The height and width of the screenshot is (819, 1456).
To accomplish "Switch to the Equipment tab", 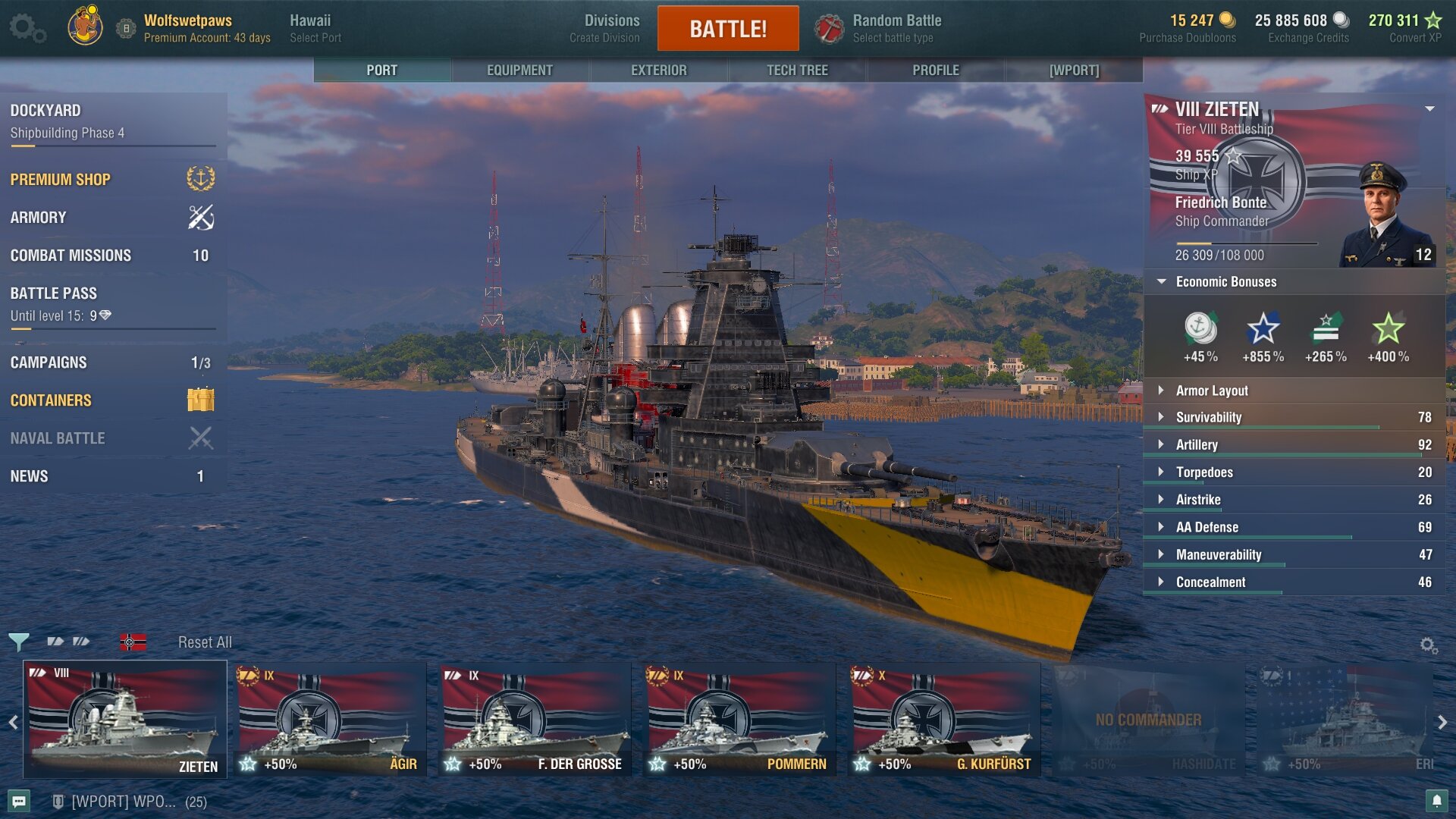I will pyautogui.click(x=519, y=70).
